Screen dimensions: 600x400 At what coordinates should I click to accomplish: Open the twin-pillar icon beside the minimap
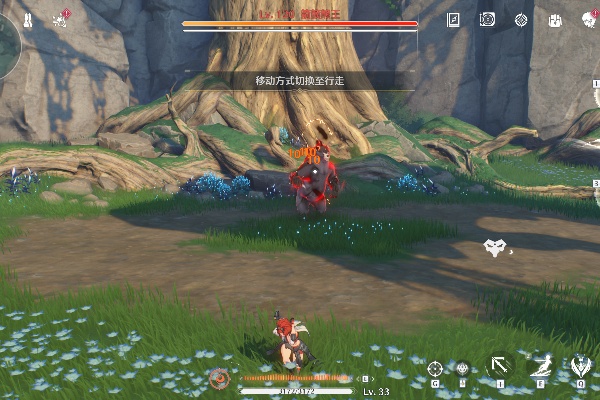[29, 18]
